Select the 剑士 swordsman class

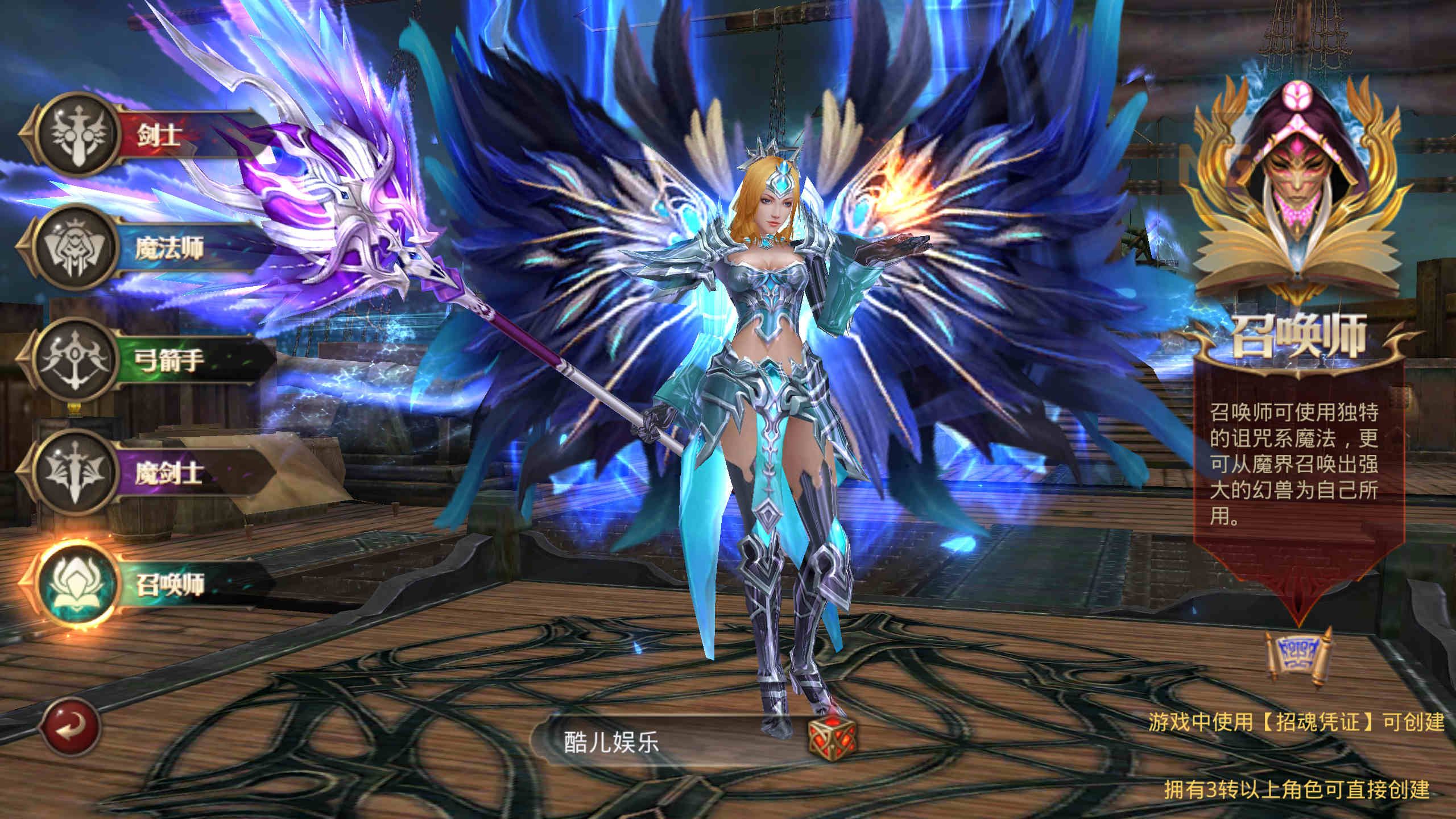[x=142, y=135]
